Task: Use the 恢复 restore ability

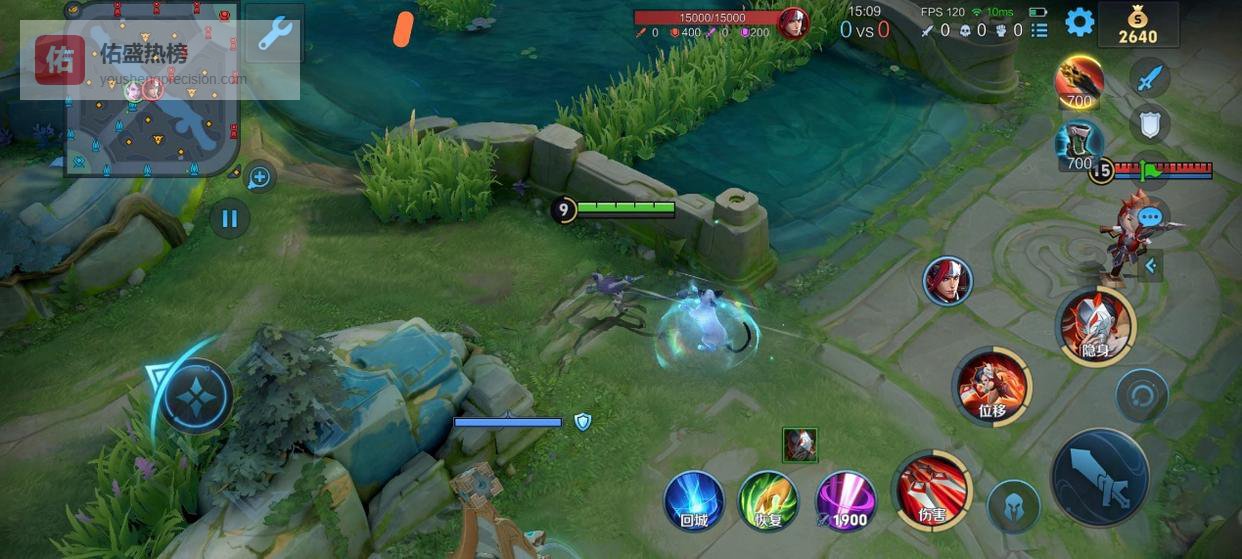Action: click(767, 500)
